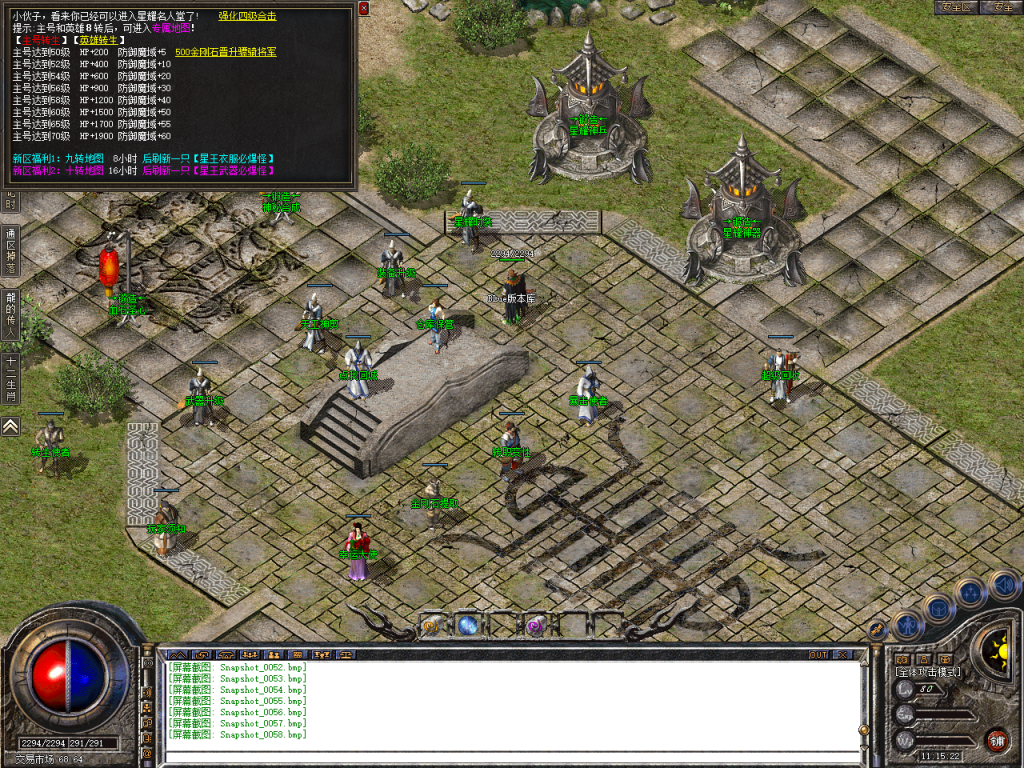Click the OUT button on chat bar
Viewport: 1024px width, 768px height.
click(818, 654)
